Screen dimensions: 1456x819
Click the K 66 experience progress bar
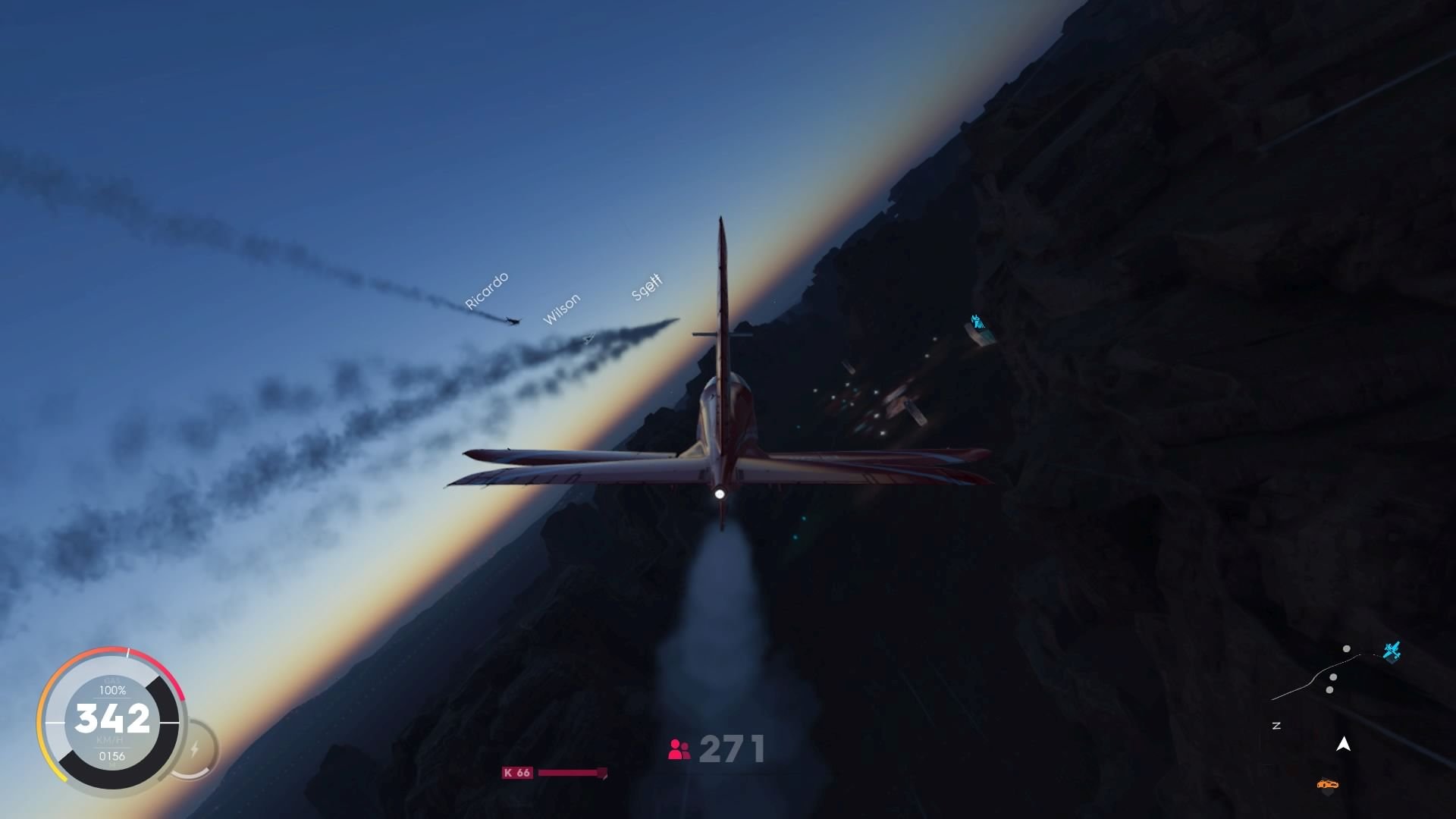pos(570,772)
